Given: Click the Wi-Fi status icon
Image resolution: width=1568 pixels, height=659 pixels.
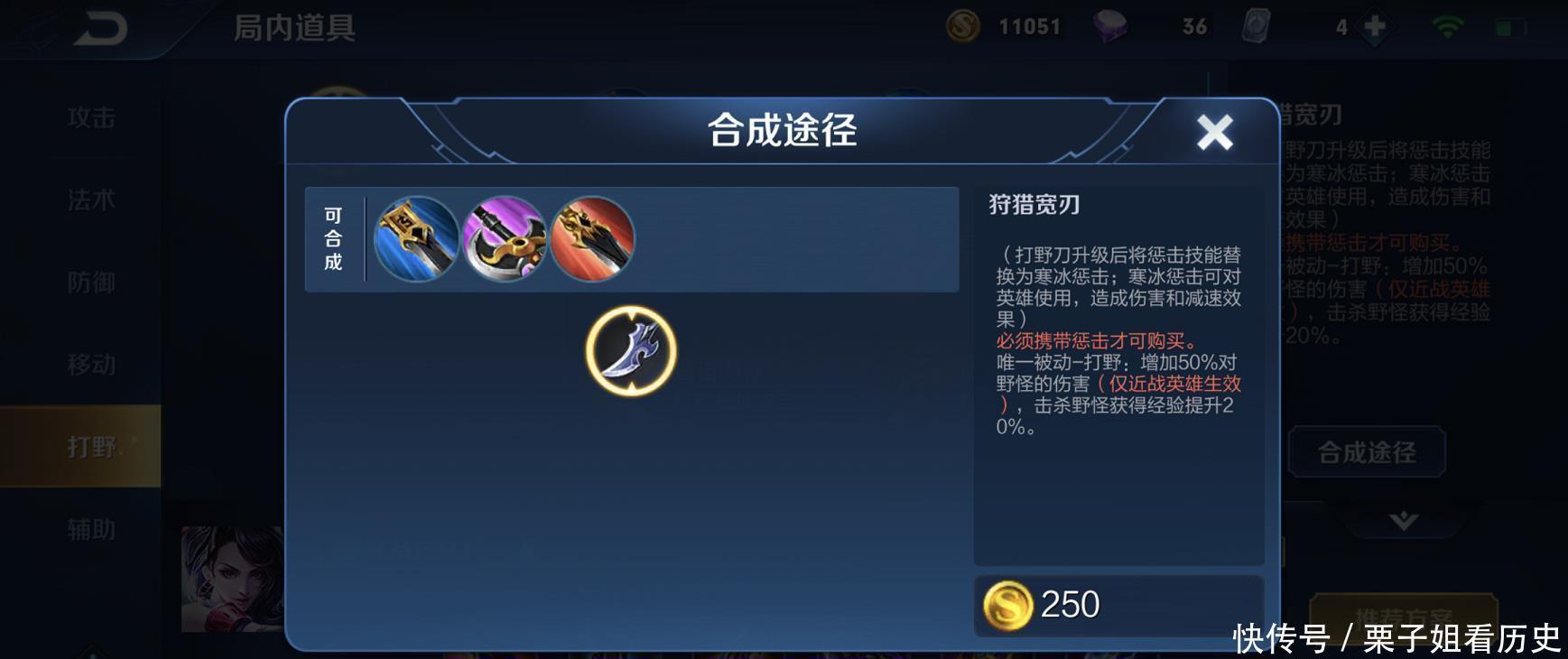Looking at the screenshot, I should point(1447,26).
